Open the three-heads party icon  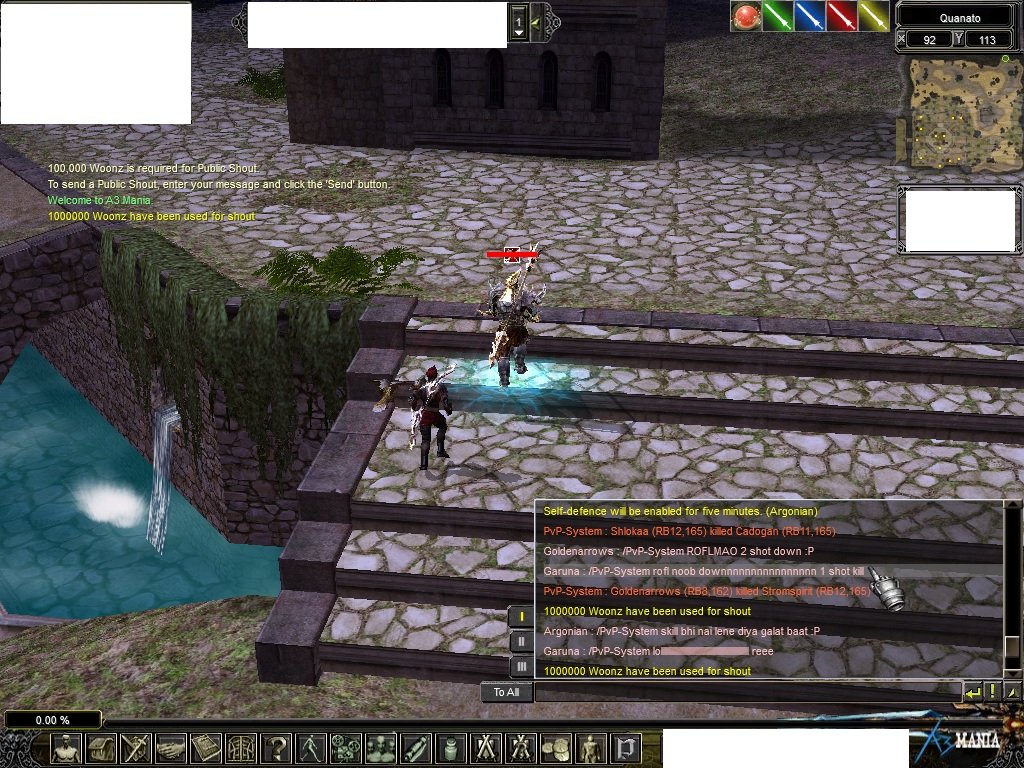coord(381,748)
